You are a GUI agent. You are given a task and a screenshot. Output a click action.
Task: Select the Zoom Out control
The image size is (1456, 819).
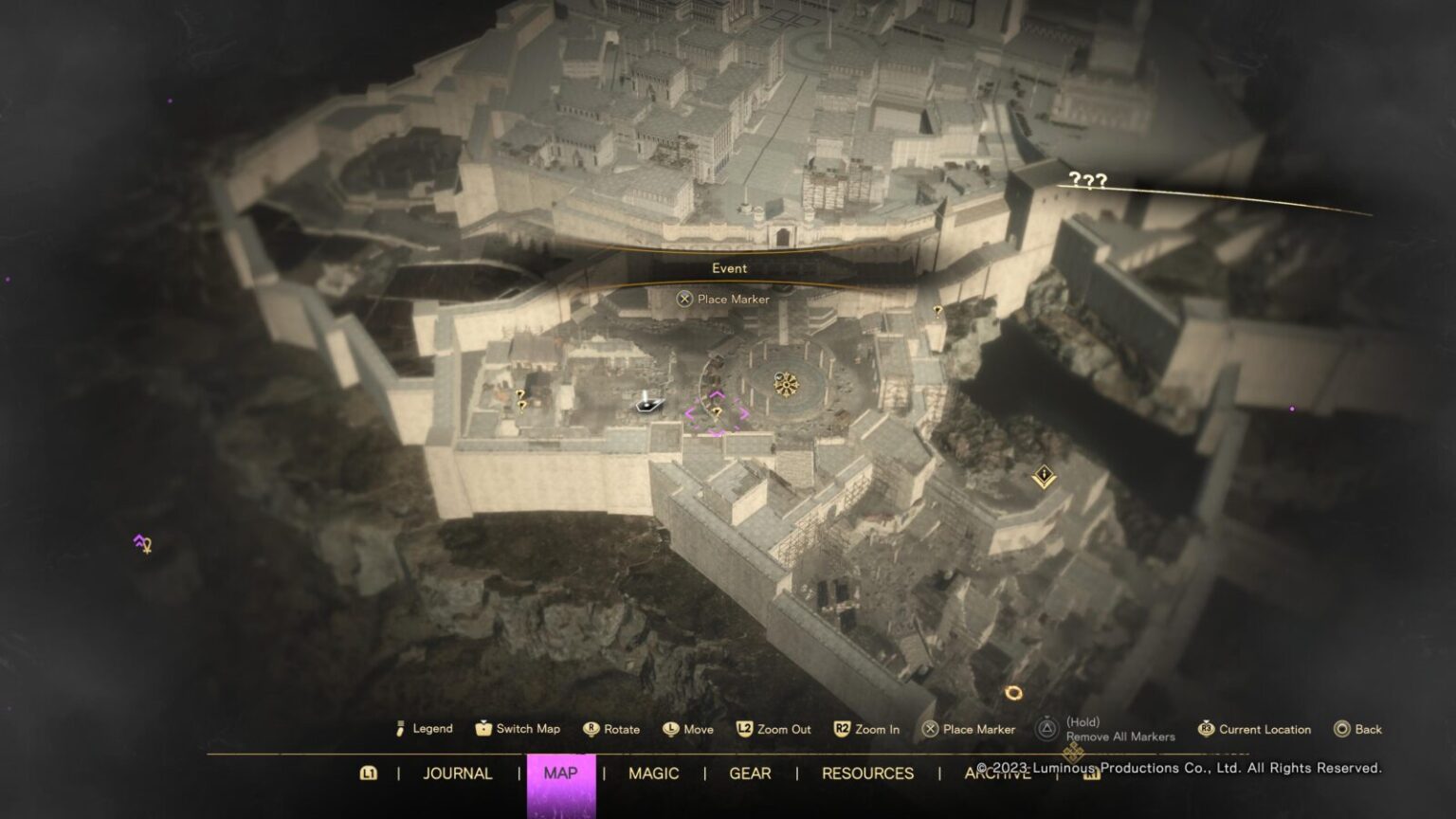pos(746,729)
